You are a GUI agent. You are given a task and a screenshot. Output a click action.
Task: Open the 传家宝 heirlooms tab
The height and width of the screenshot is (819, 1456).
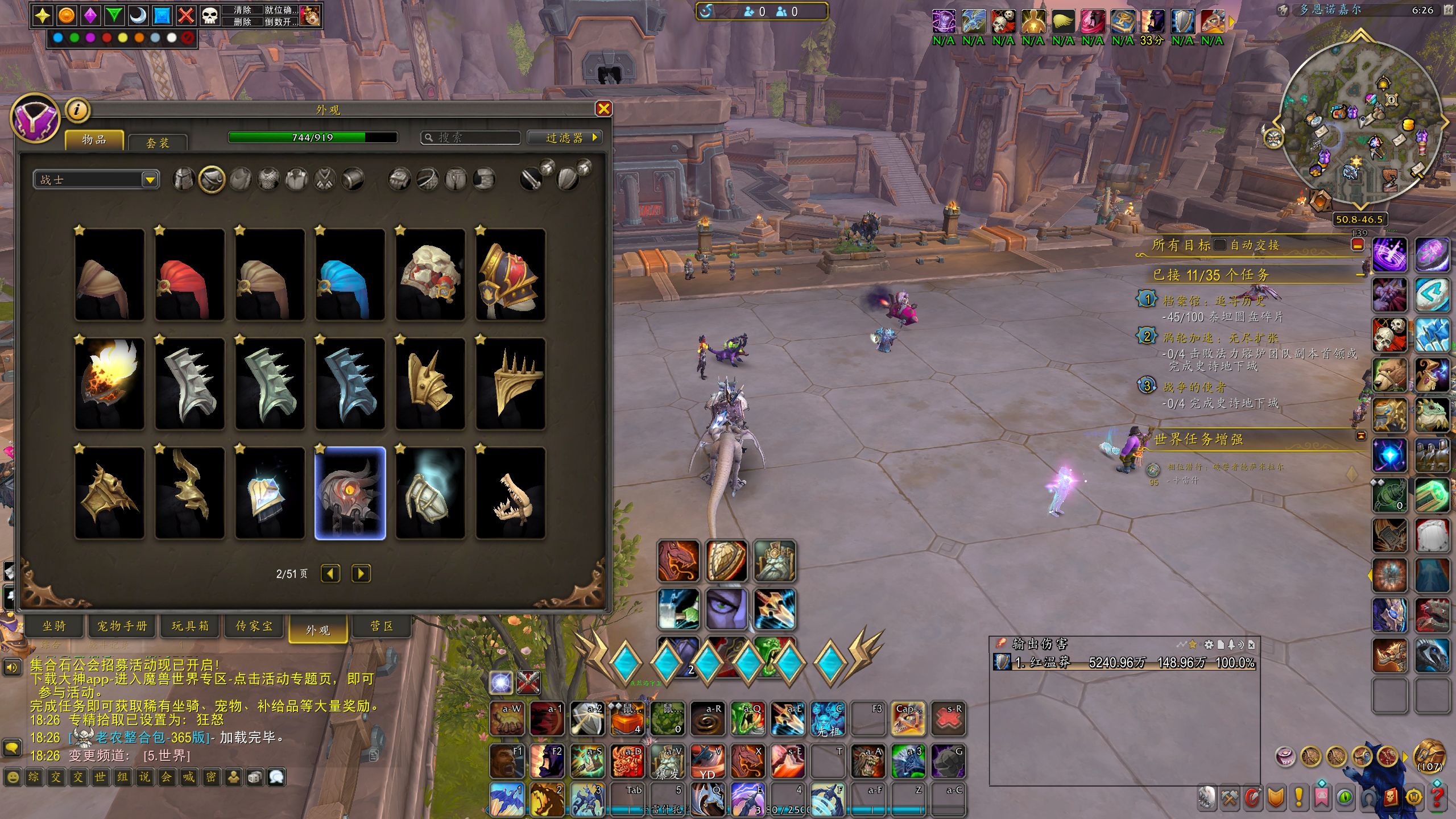[254, 626]
